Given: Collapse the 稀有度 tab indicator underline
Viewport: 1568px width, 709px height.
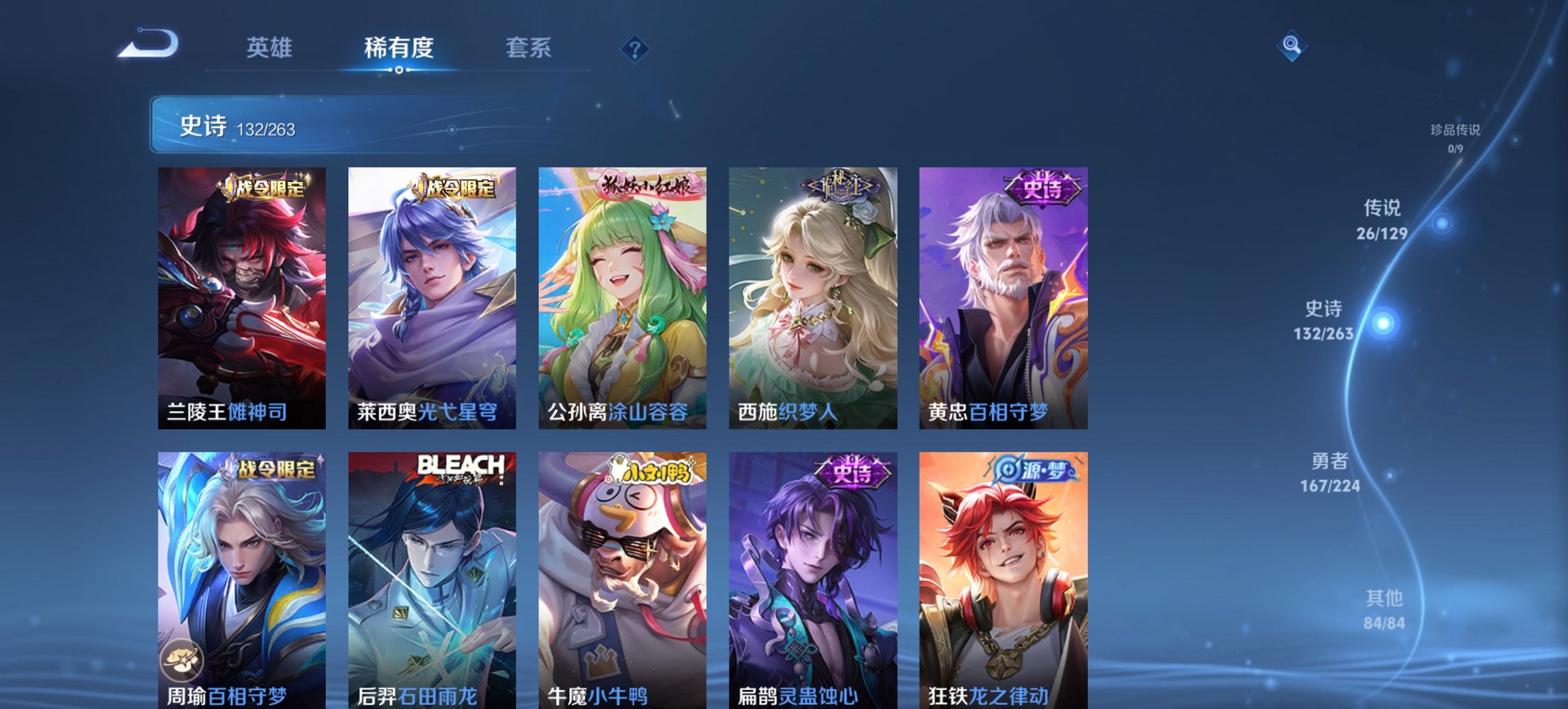Looking at the screenshot, I should coord(398,68).
